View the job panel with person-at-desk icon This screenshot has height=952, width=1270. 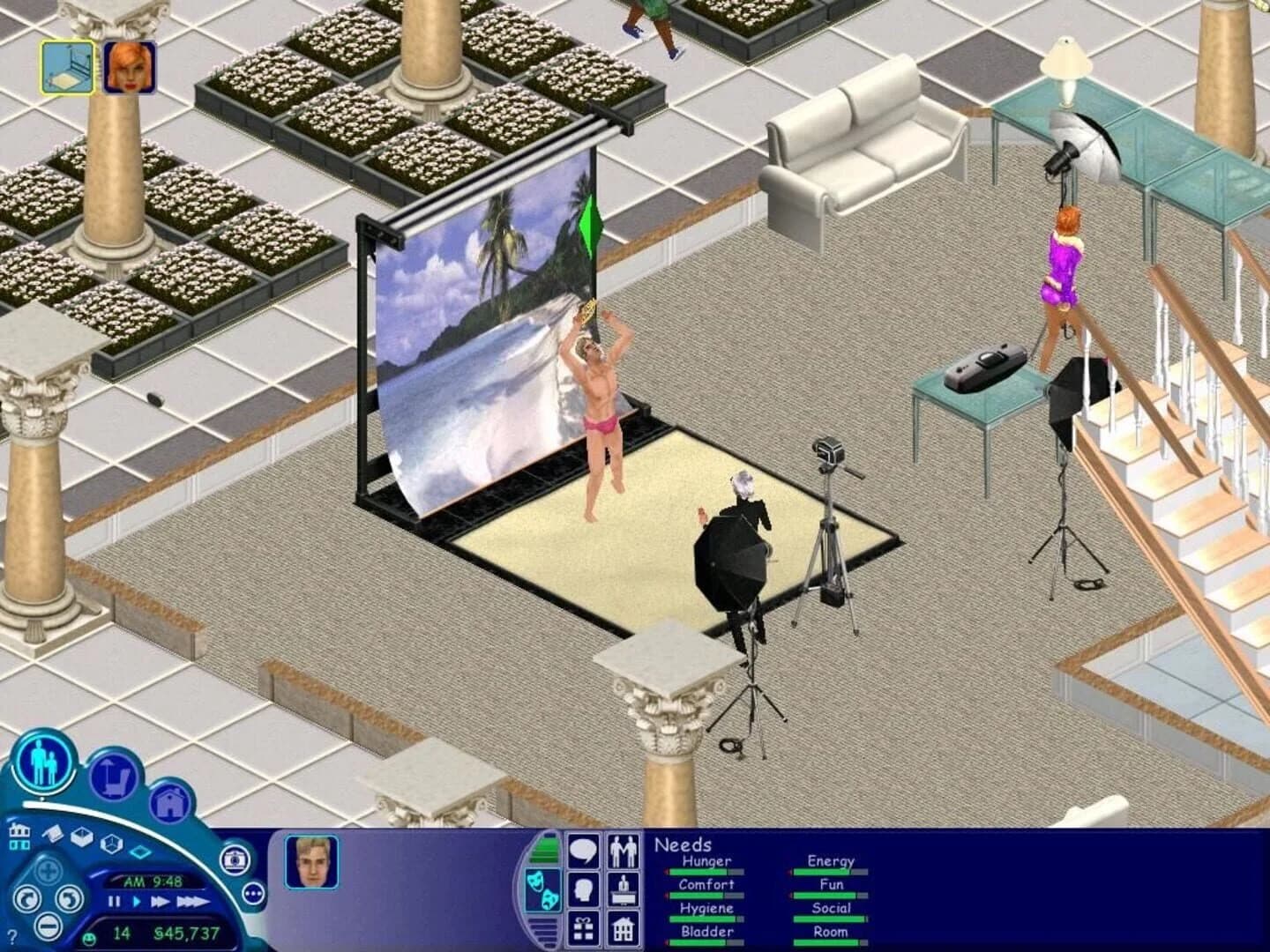(624, 890)
